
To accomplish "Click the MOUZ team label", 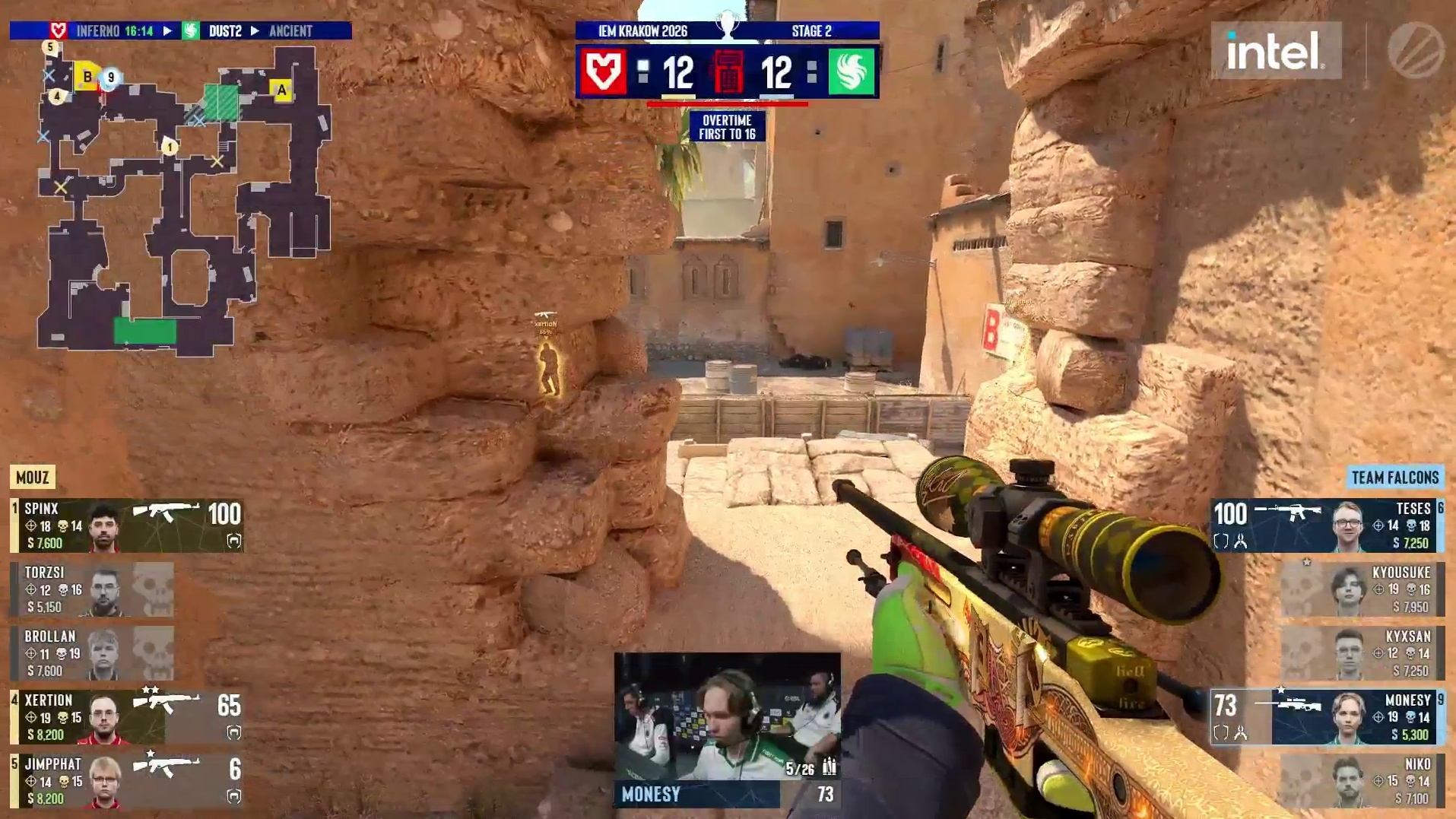I will pos(33,478).
